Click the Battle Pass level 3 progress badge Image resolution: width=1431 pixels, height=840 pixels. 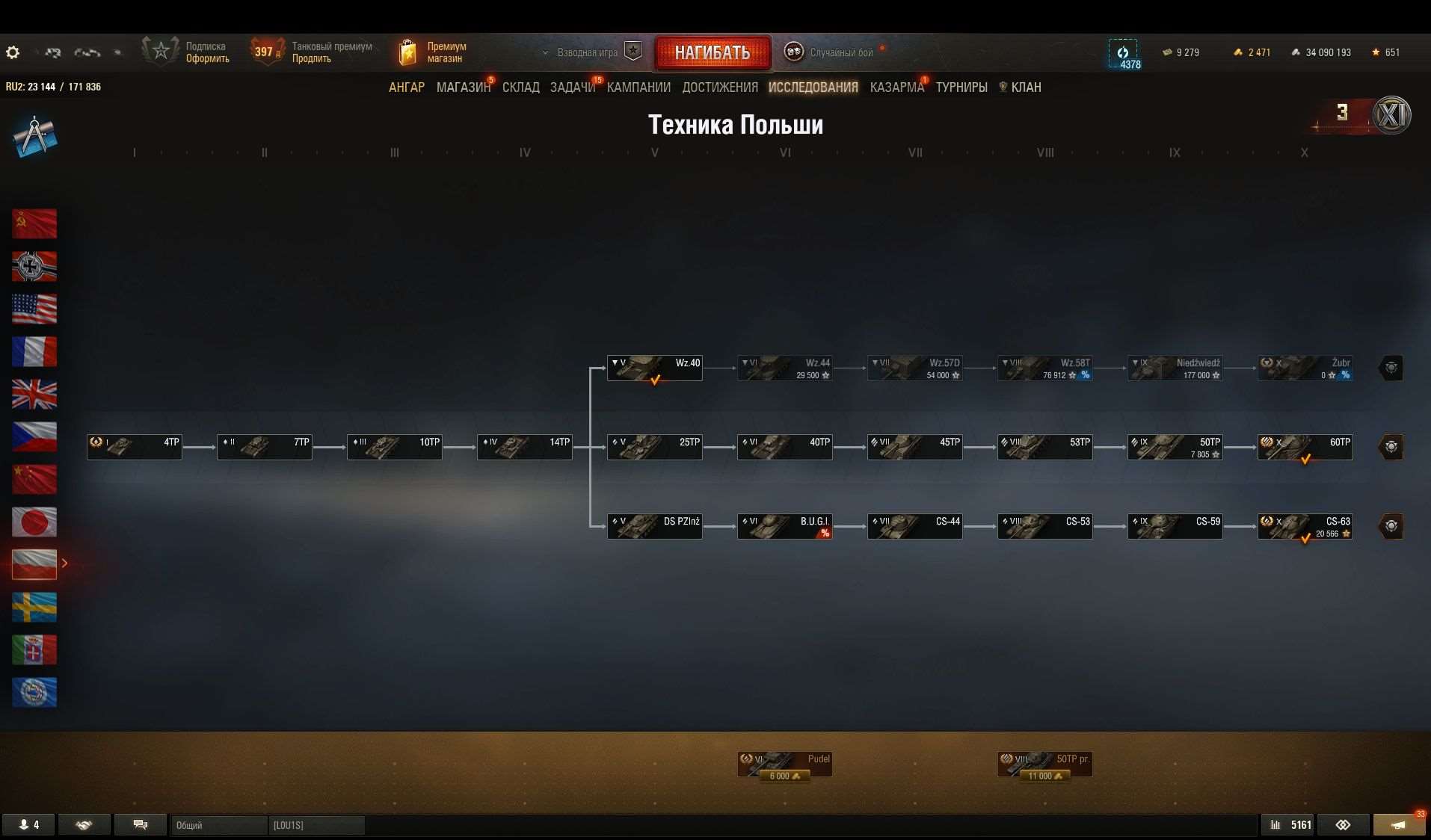pyautogui.click(x=1344, y=112)
